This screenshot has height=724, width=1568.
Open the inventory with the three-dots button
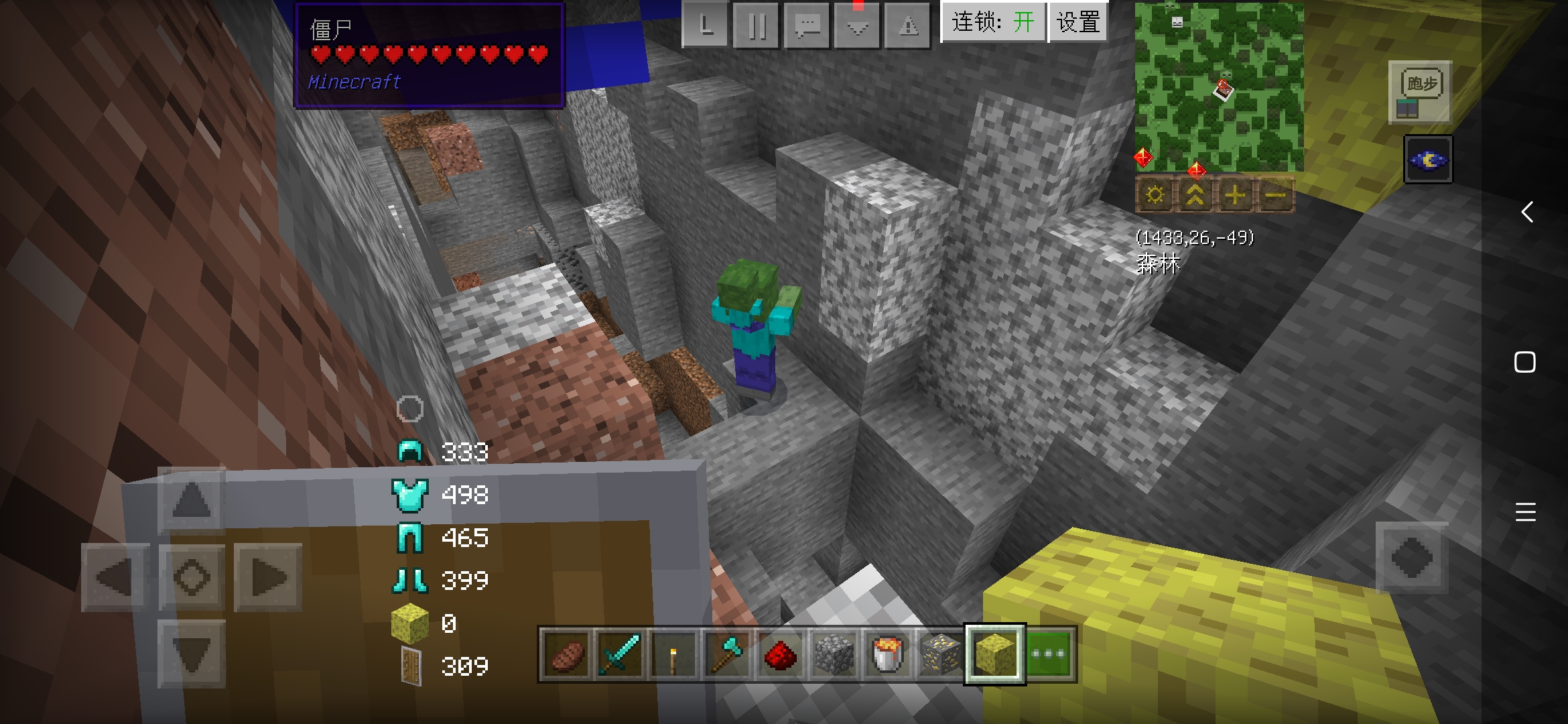tap(1049, 654)
